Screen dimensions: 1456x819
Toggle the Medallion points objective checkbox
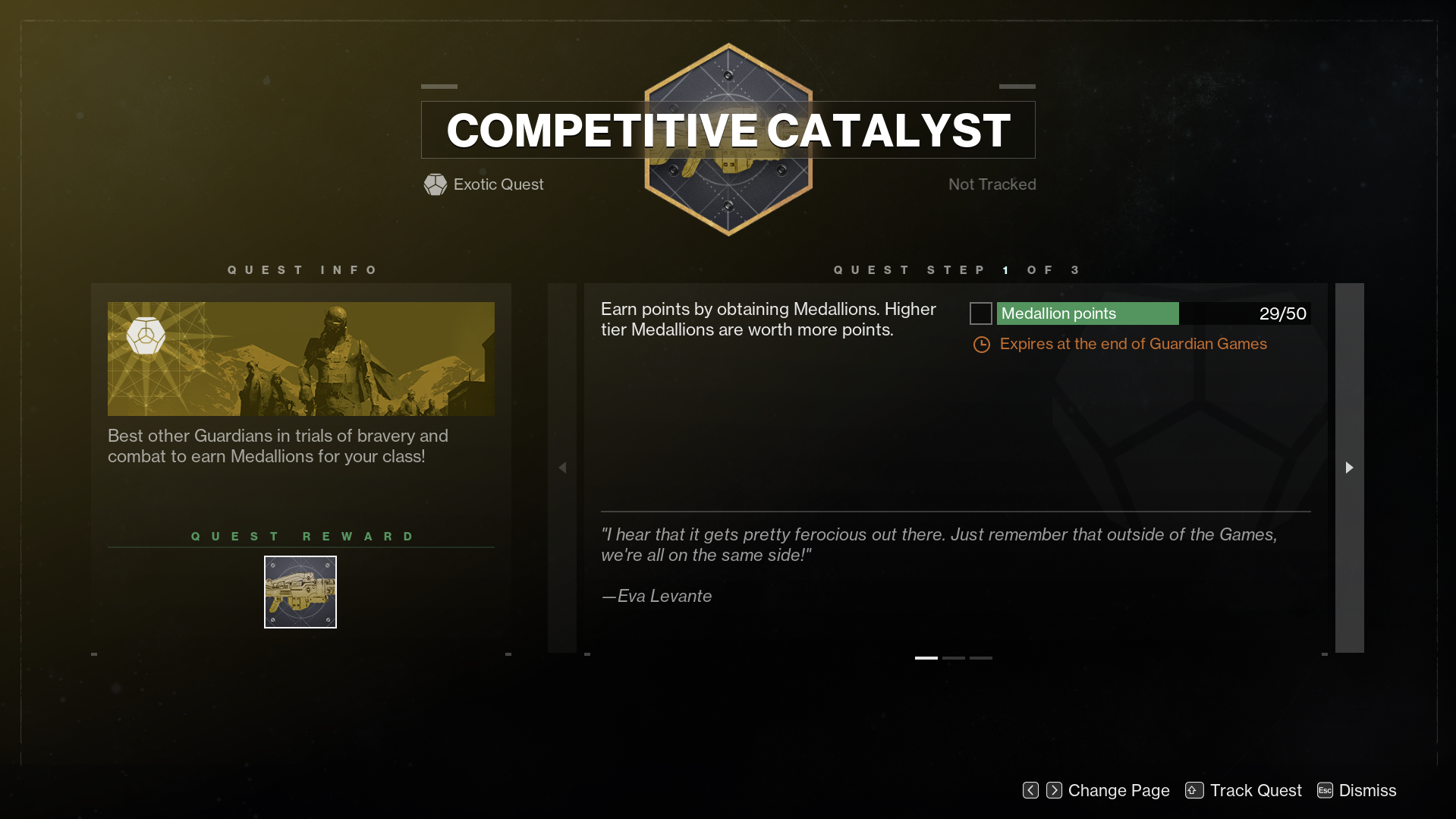click(980, 313)
